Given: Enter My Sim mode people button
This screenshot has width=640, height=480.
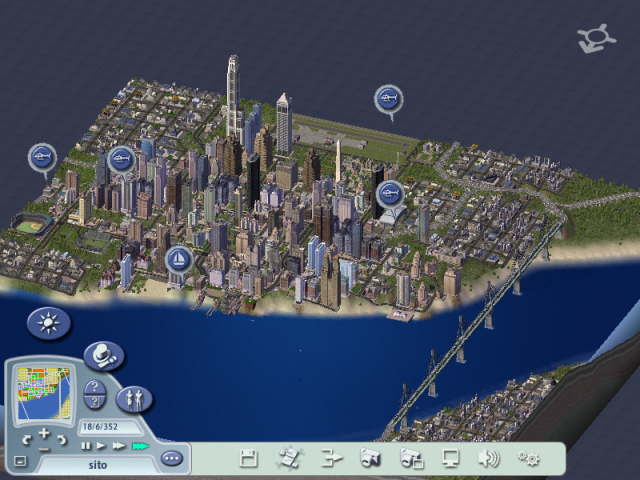Looking at the screenshot, I should (x=133, y=399).
